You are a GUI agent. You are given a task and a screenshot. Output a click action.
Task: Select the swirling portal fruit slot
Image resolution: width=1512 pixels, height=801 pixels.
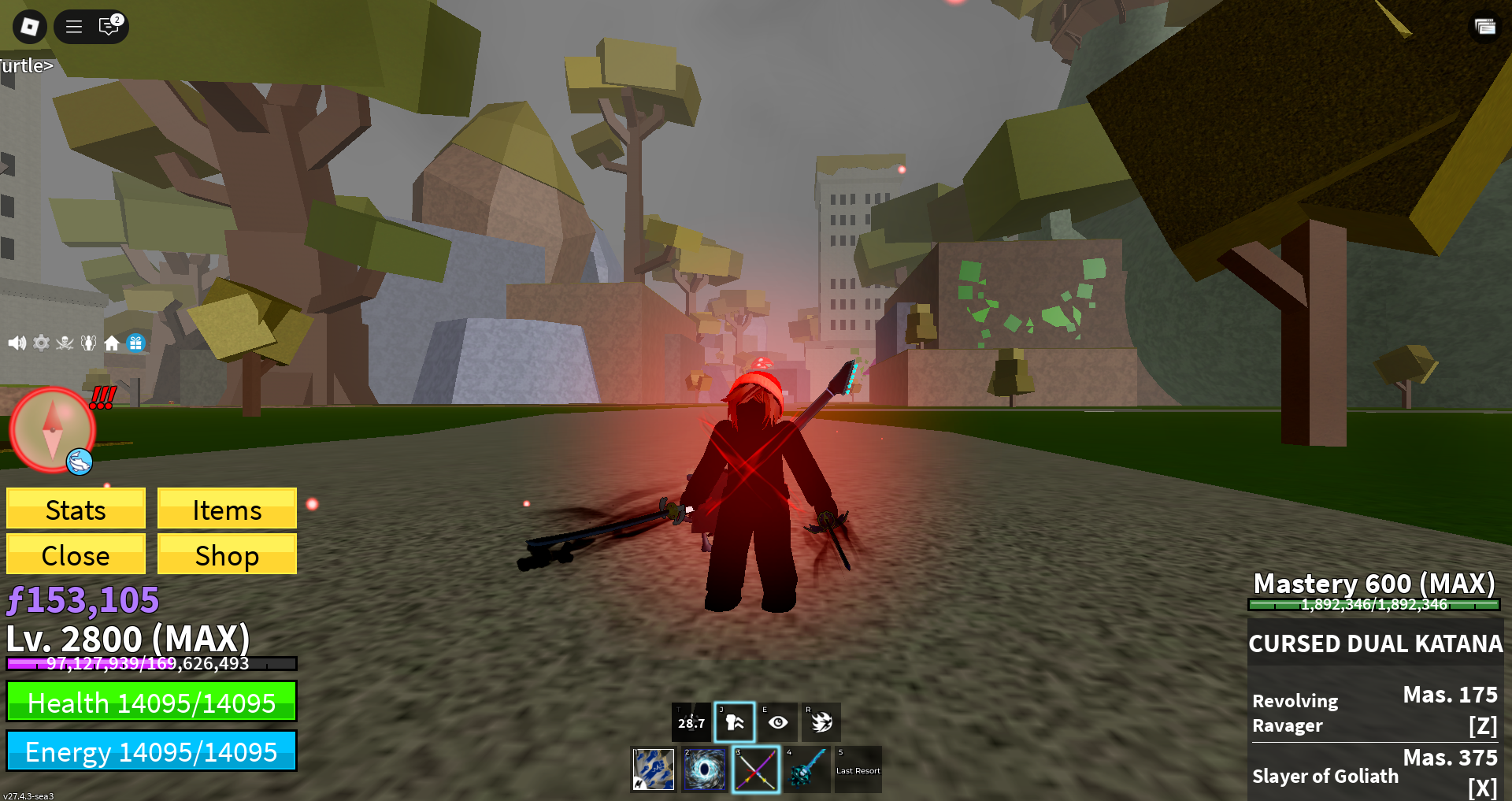click(x=704, y=769)
